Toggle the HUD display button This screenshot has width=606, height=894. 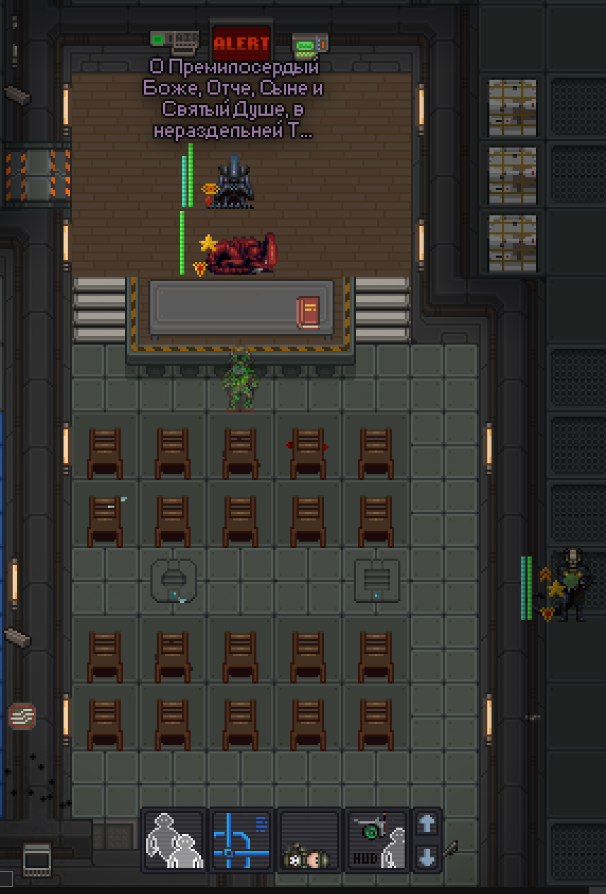tap(376, 840)
